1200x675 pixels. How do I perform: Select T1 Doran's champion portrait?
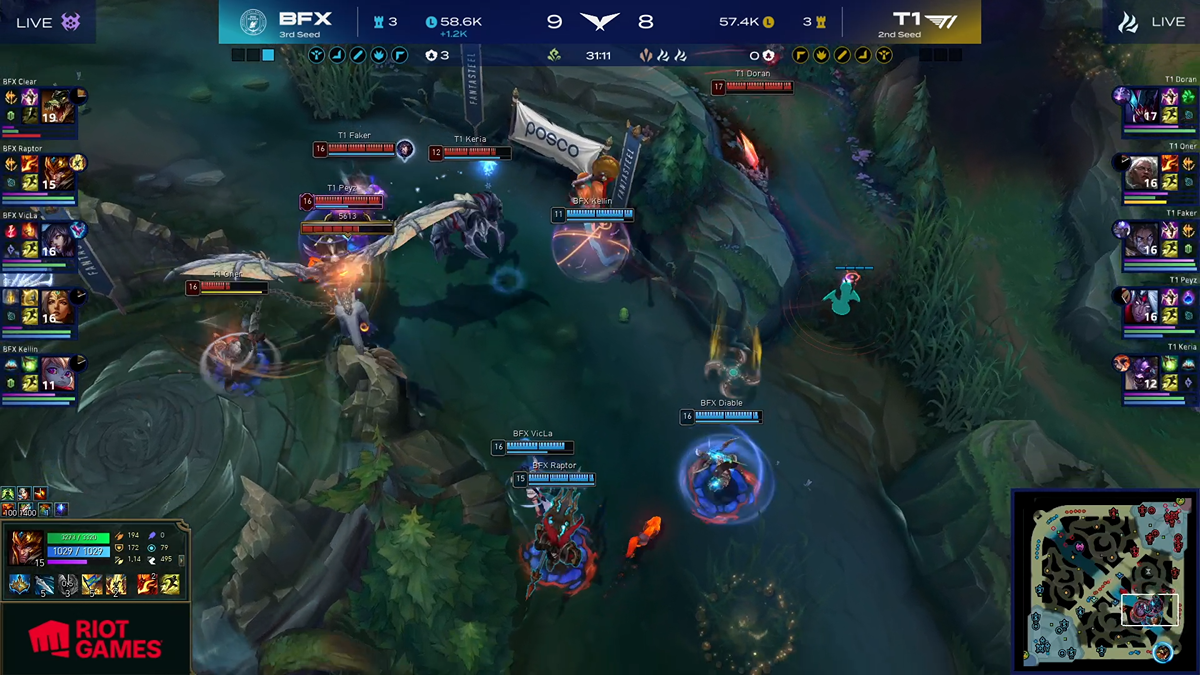[1142, 106]
